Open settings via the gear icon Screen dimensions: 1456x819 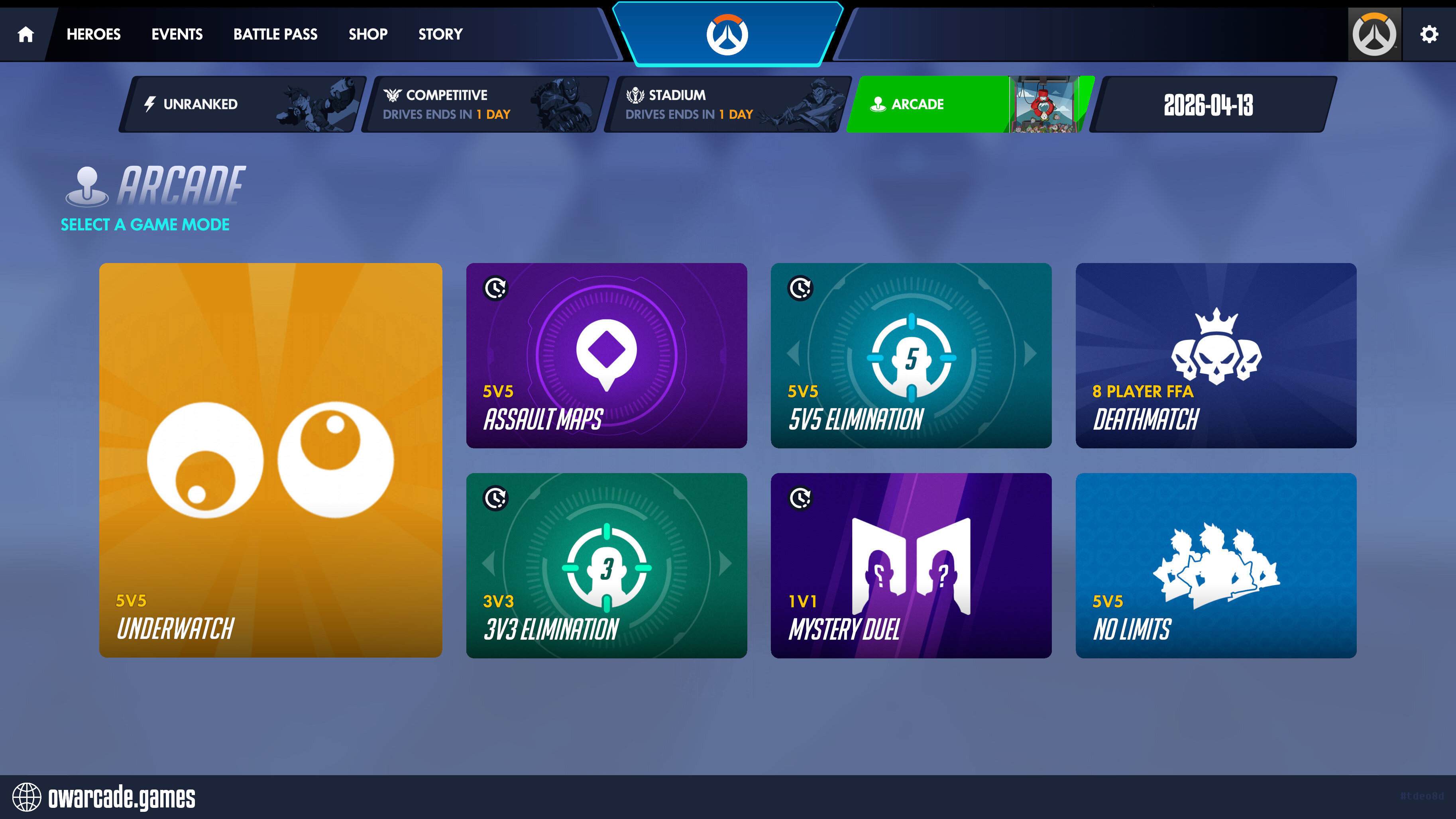(1429, 35)
